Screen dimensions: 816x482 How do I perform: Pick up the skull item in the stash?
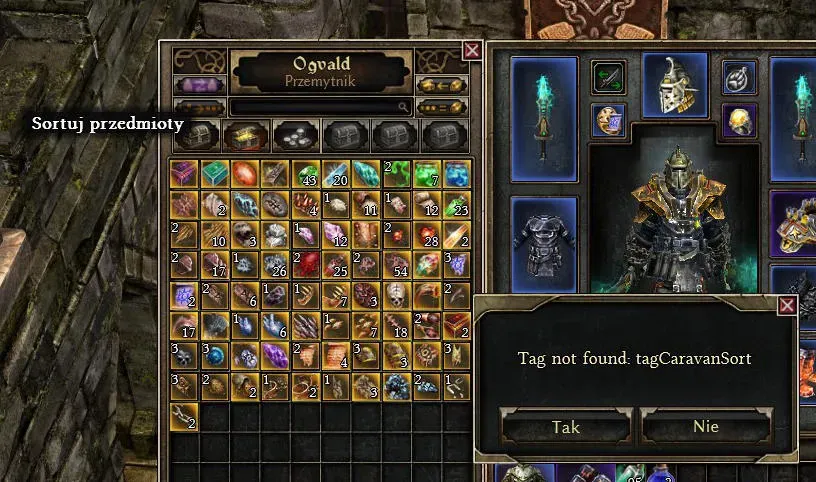(x=396, y=295)
